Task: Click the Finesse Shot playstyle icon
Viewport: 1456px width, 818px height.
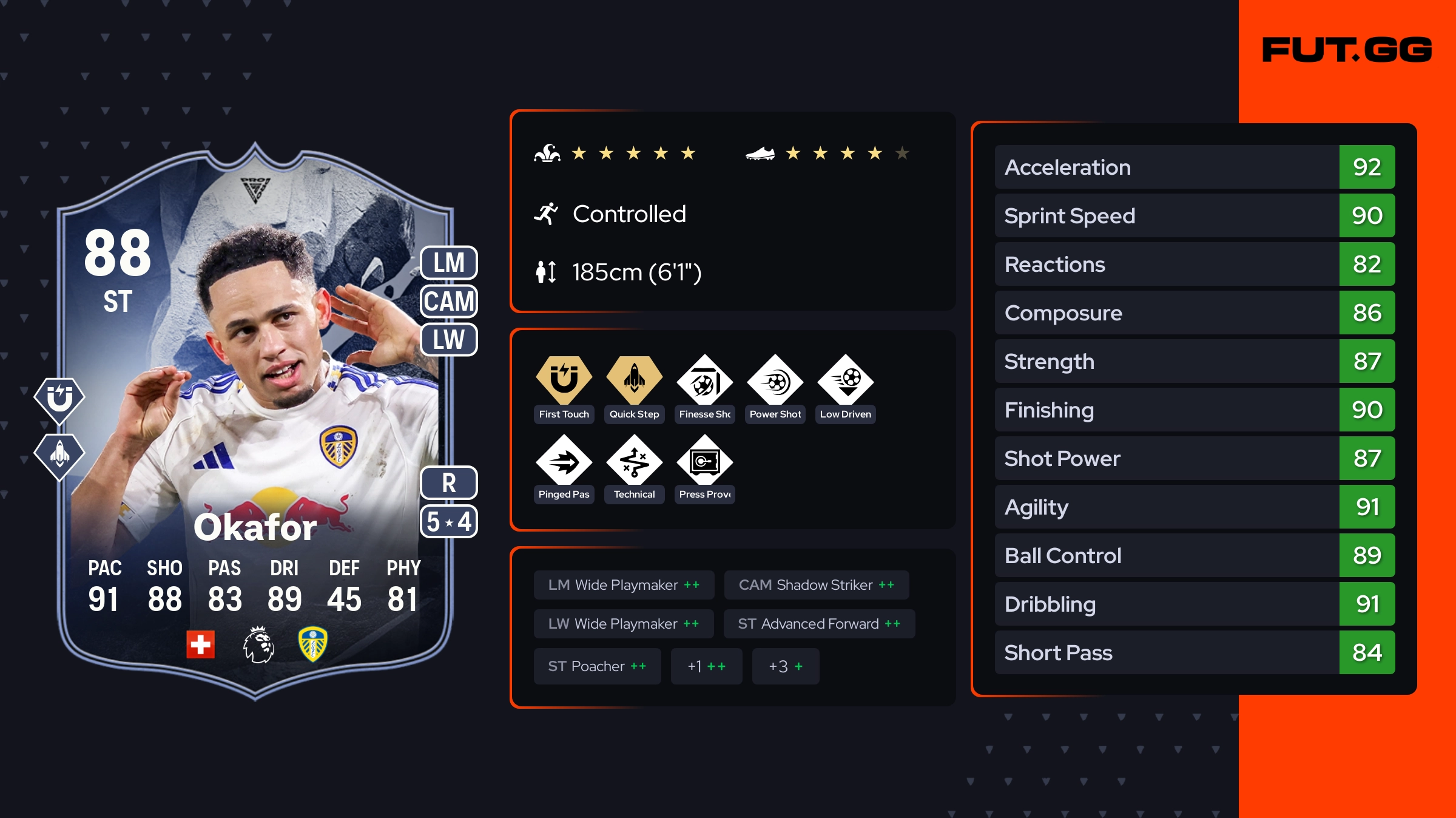Action: pos(704,382)
